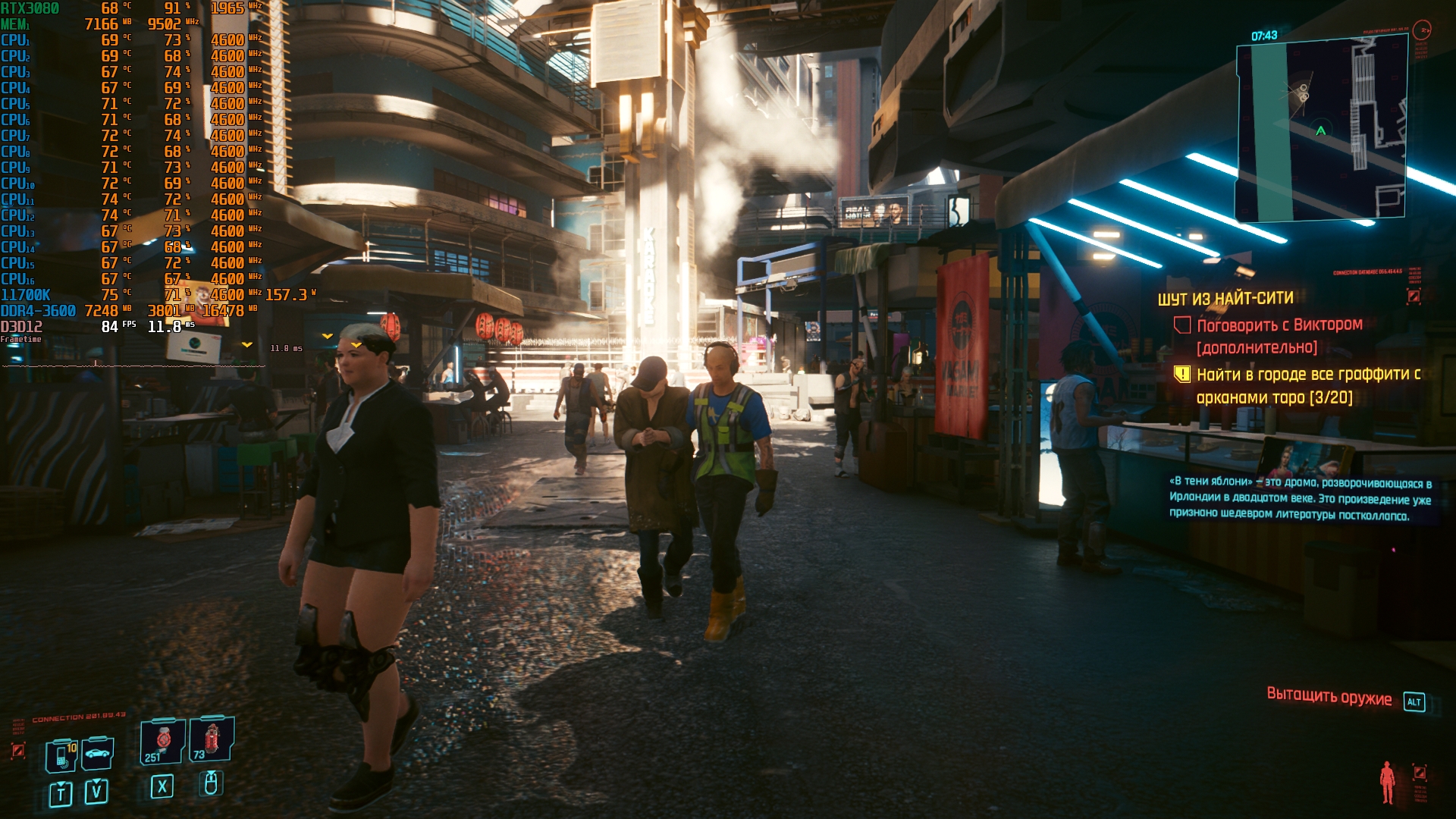Select the tarot graffiti objective (3/20)
Image resolution: width=1456 pixels, height=819 pixels.
pos(1307,385)
